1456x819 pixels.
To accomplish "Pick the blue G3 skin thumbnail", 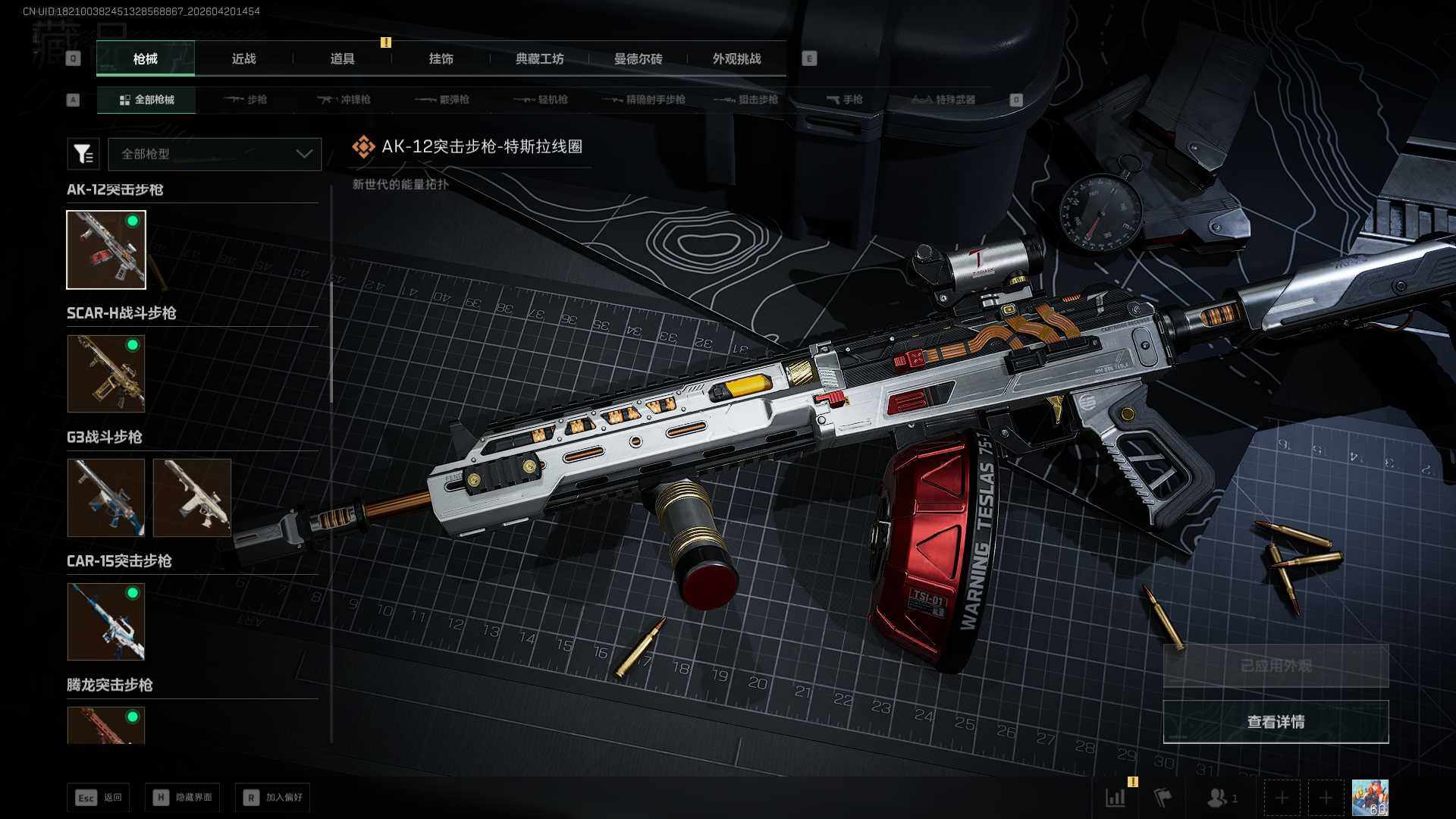I will 106,497.
